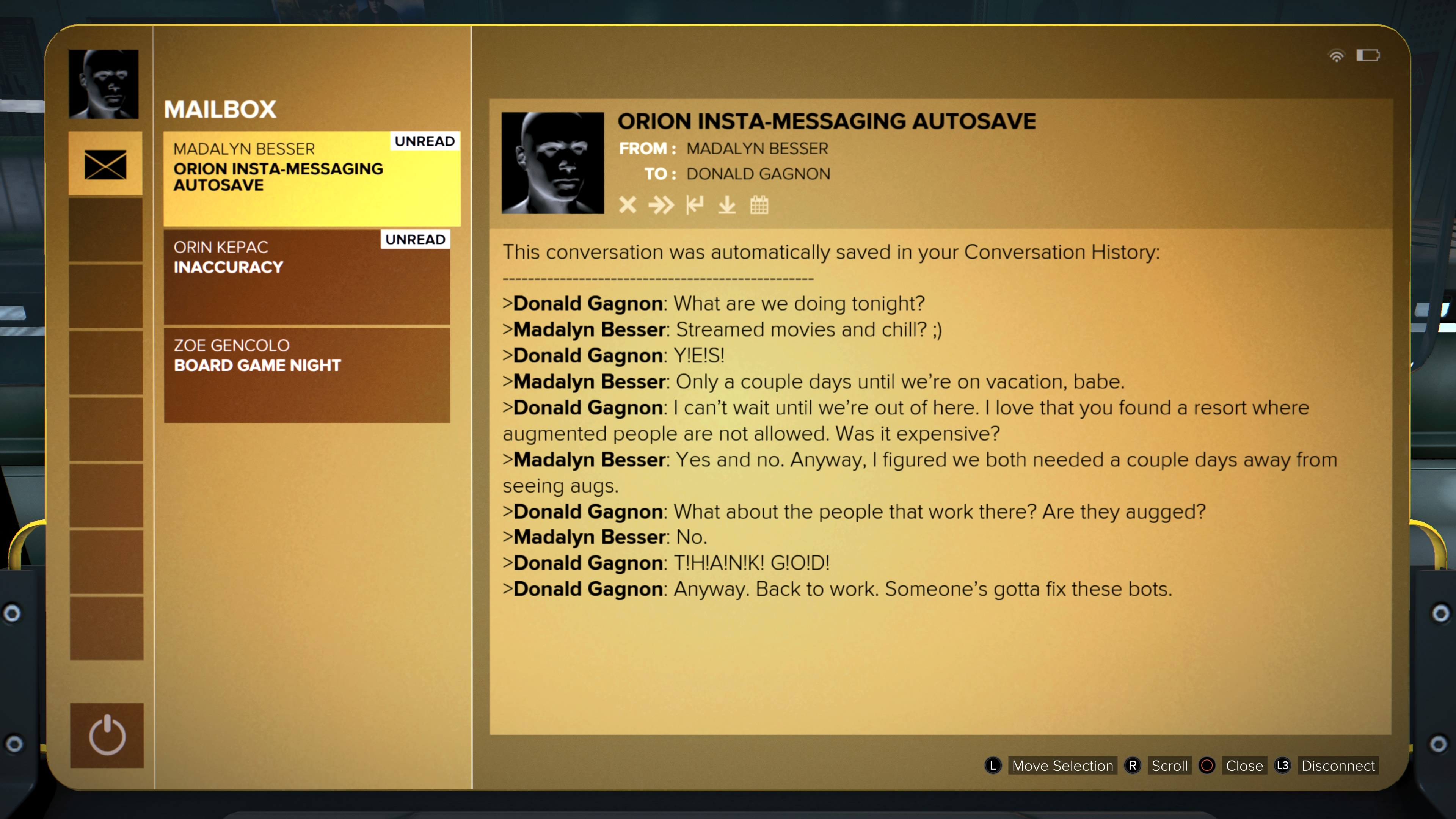1456x819 pixels.
Task: Select the envelope mailbox icon in sidebar
Action: coord(106,164)
